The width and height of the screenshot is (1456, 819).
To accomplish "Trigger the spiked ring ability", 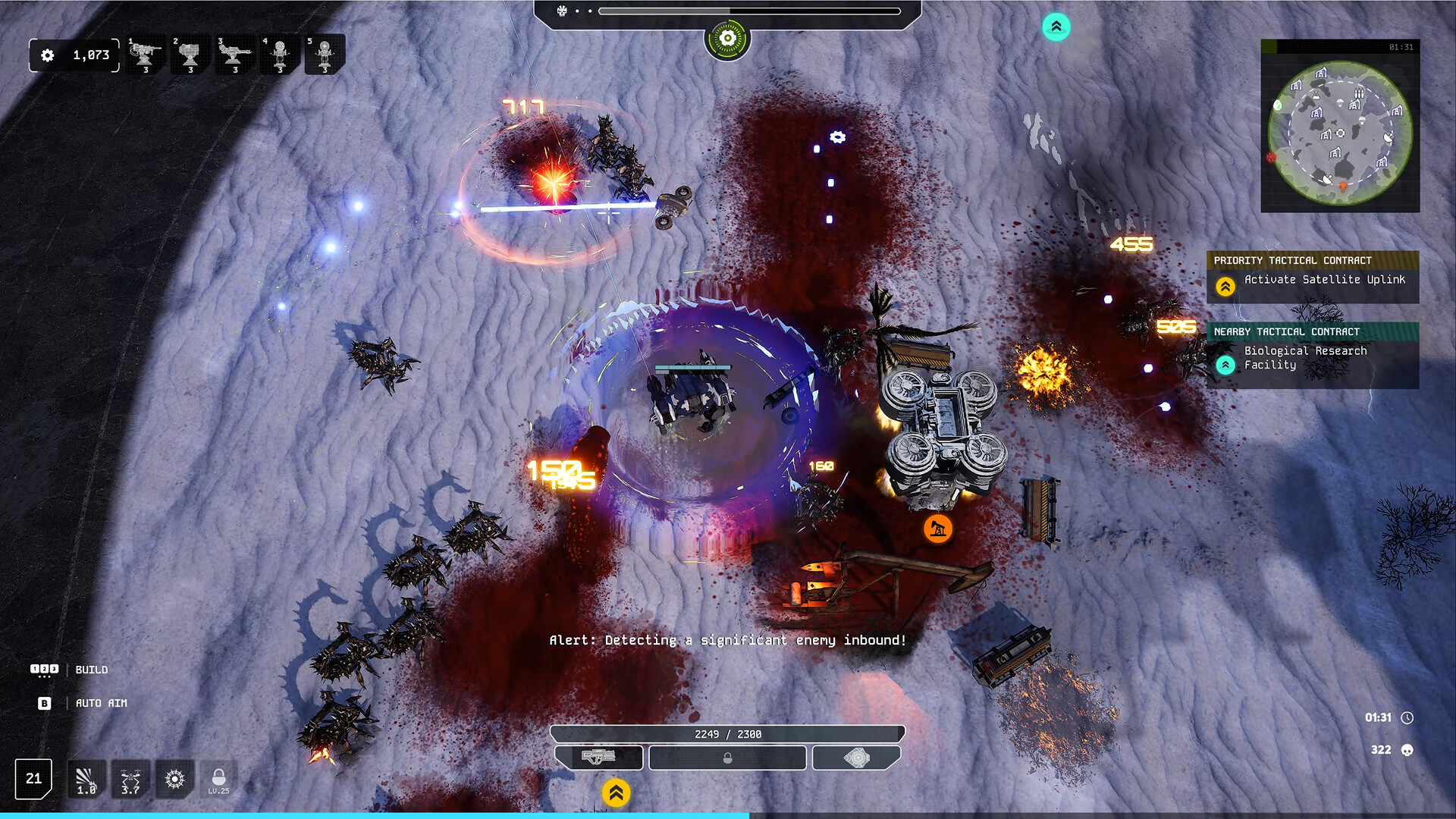I will click(x=174, y=780).
